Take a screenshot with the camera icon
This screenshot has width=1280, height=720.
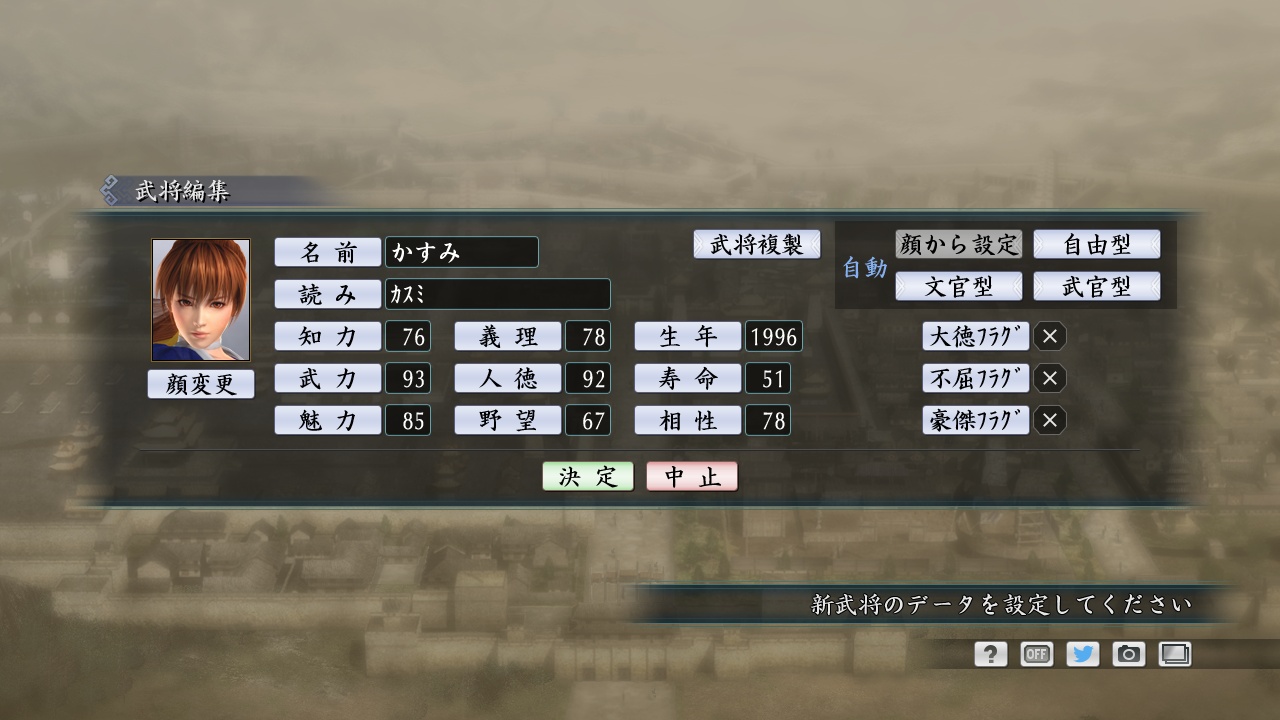(1128, 654)
